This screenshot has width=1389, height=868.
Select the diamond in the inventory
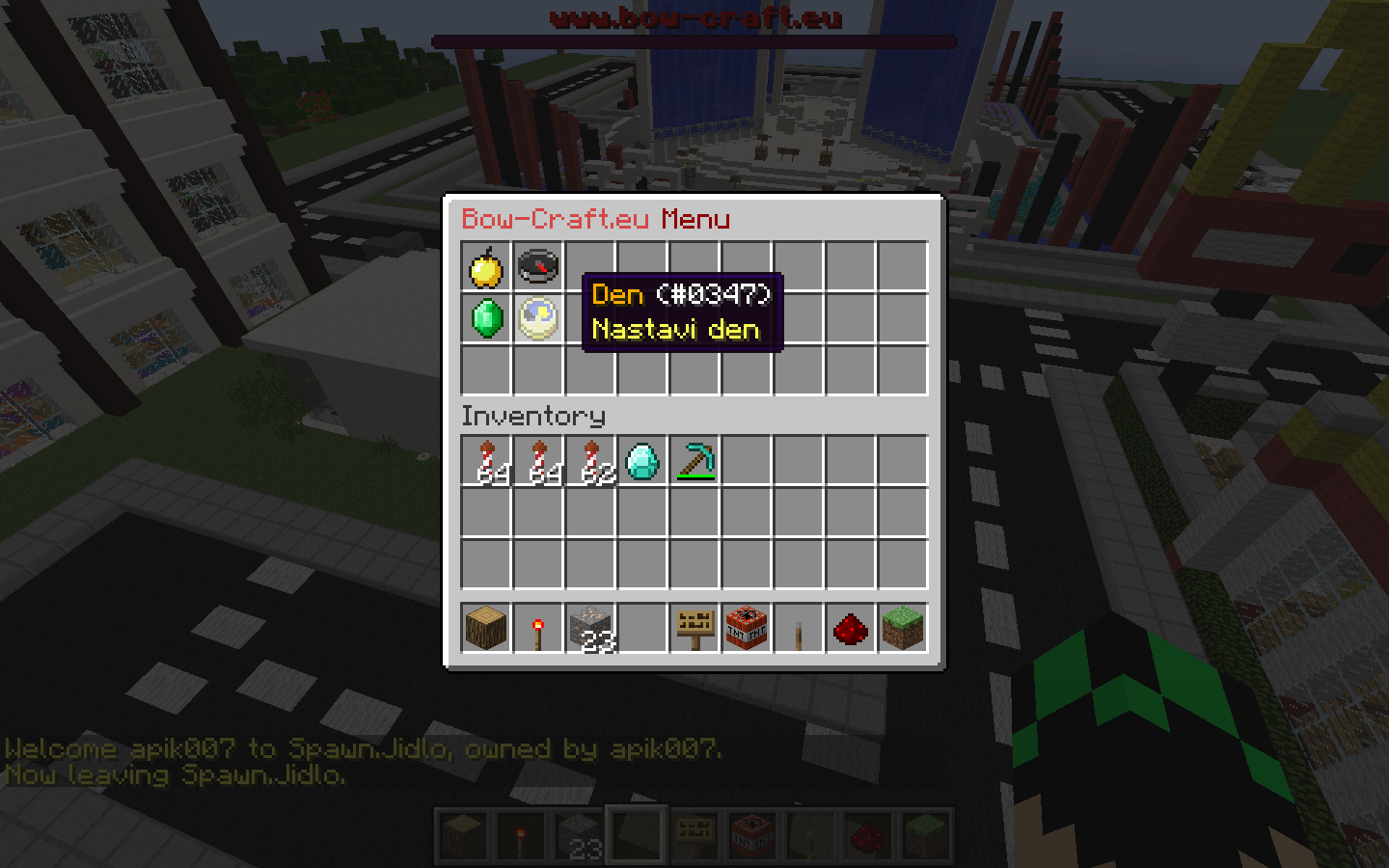[x=641, y=460]
